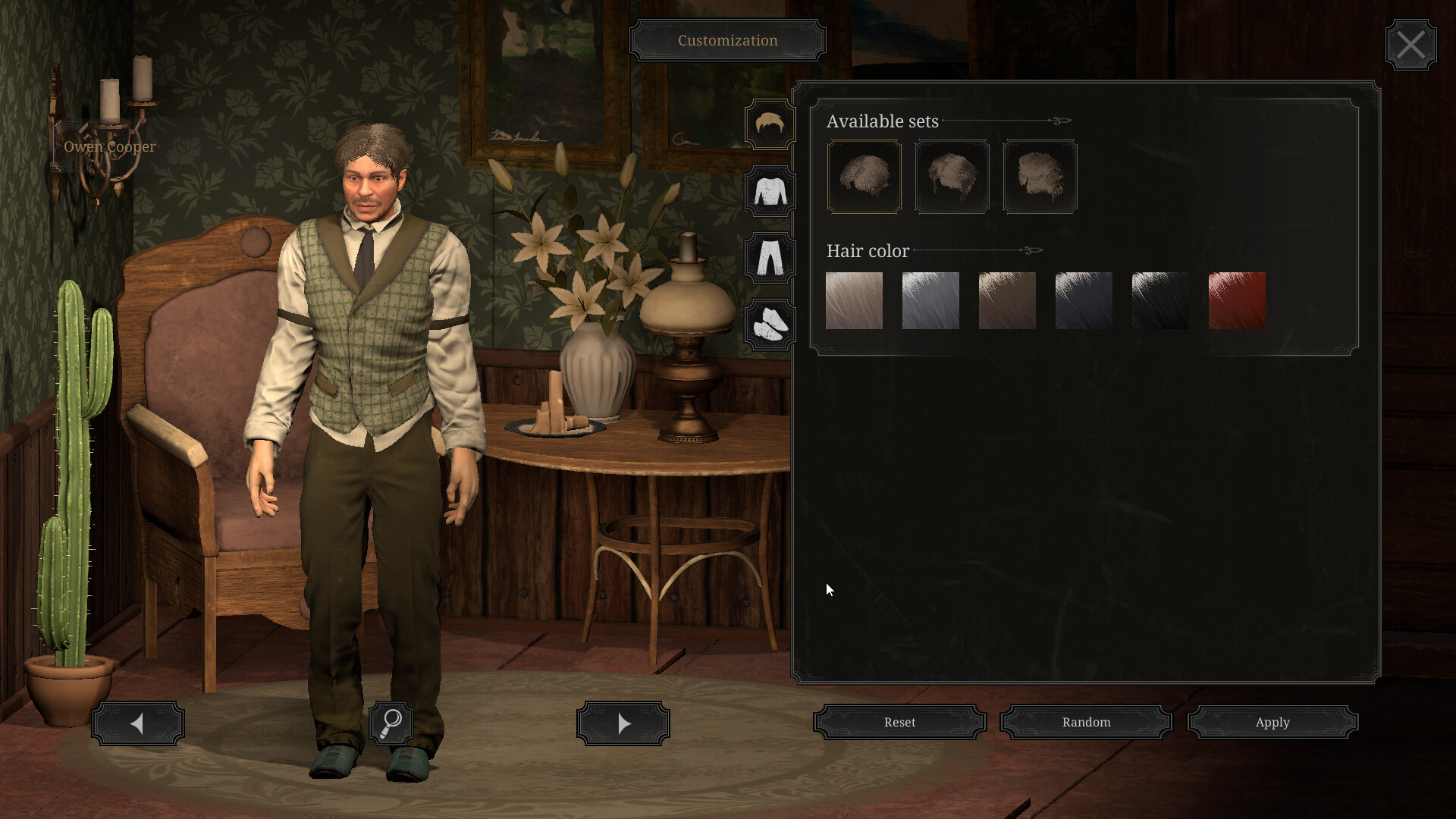The width and height of the screenshot is (1456, 819).
Task: Go to the previous character with left arrow
Action: [138, 723]
